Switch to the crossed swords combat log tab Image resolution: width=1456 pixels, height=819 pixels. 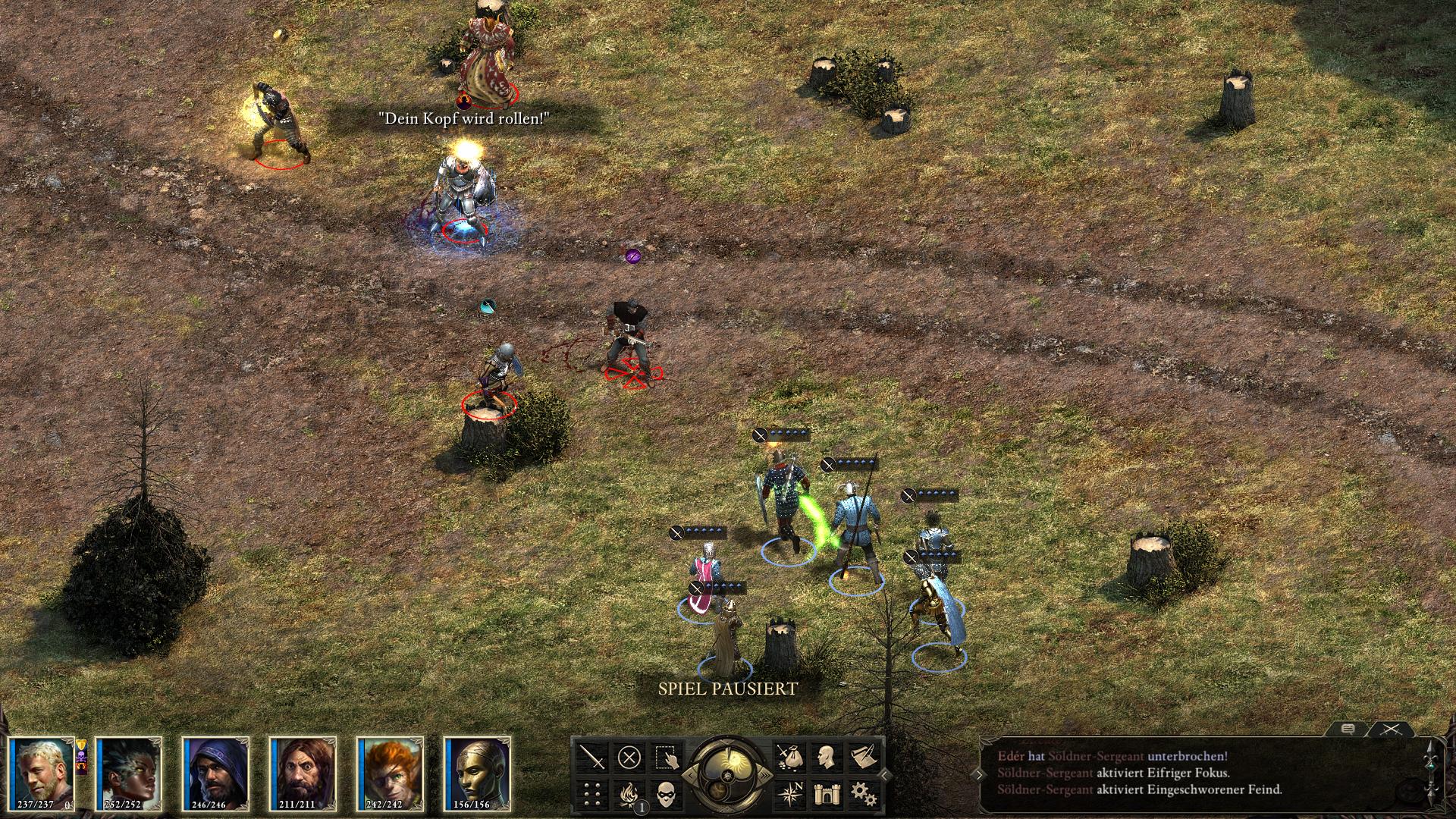coord(1390,729)
